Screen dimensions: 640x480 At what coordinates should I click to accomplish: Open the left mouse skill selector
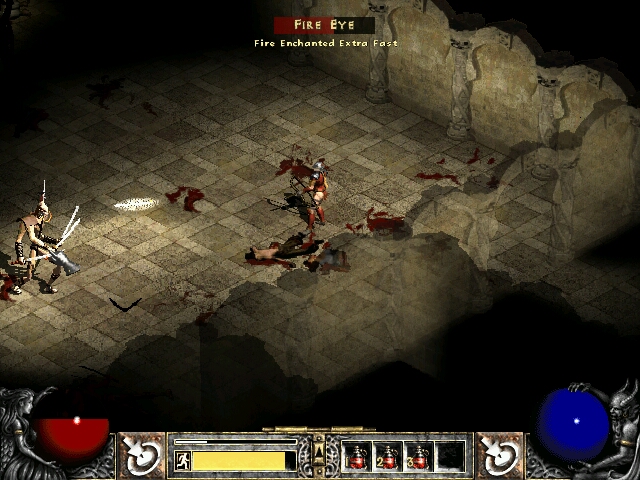(142, 455)
